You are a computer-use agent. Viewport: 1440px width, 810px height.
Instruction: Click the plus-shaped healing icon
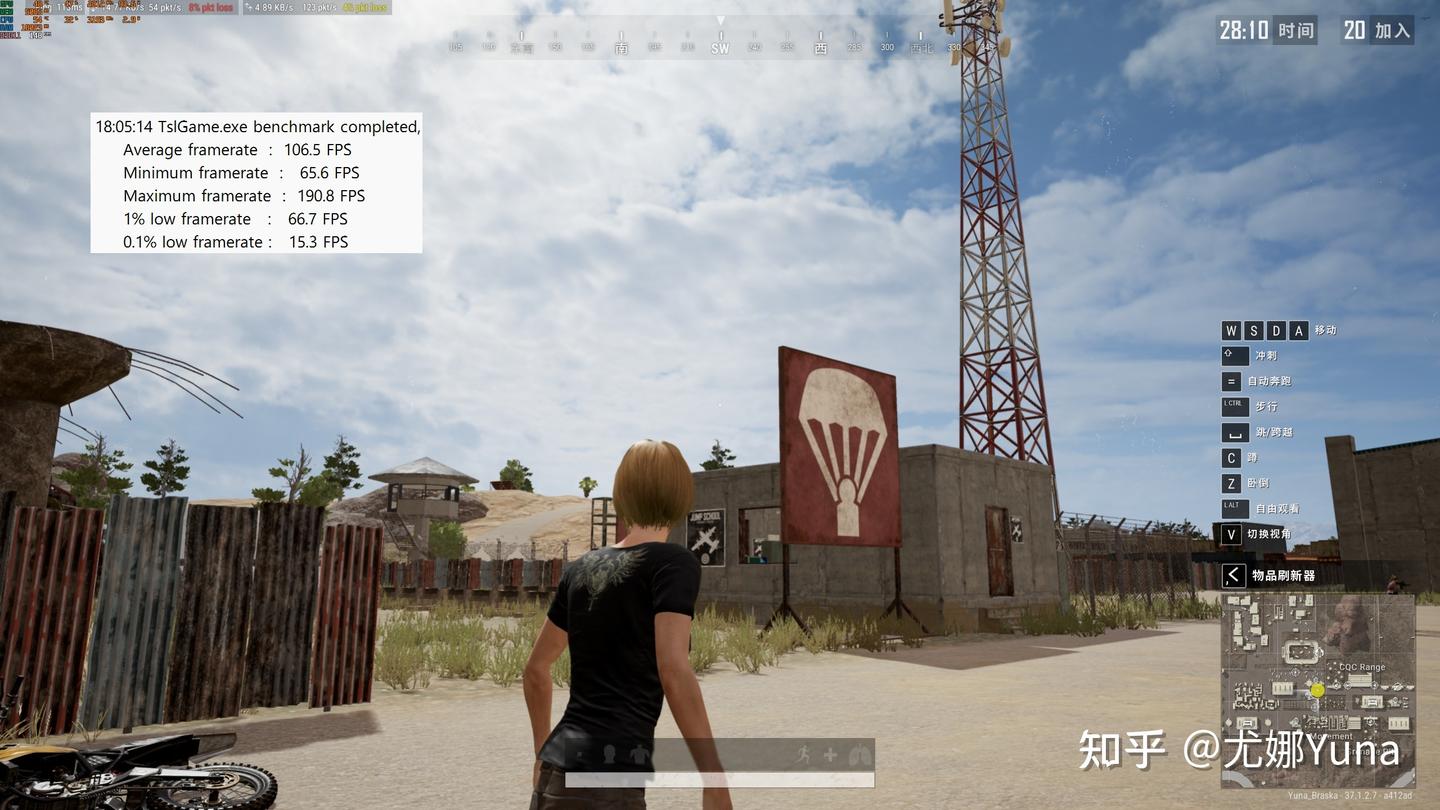coord(830,755)
